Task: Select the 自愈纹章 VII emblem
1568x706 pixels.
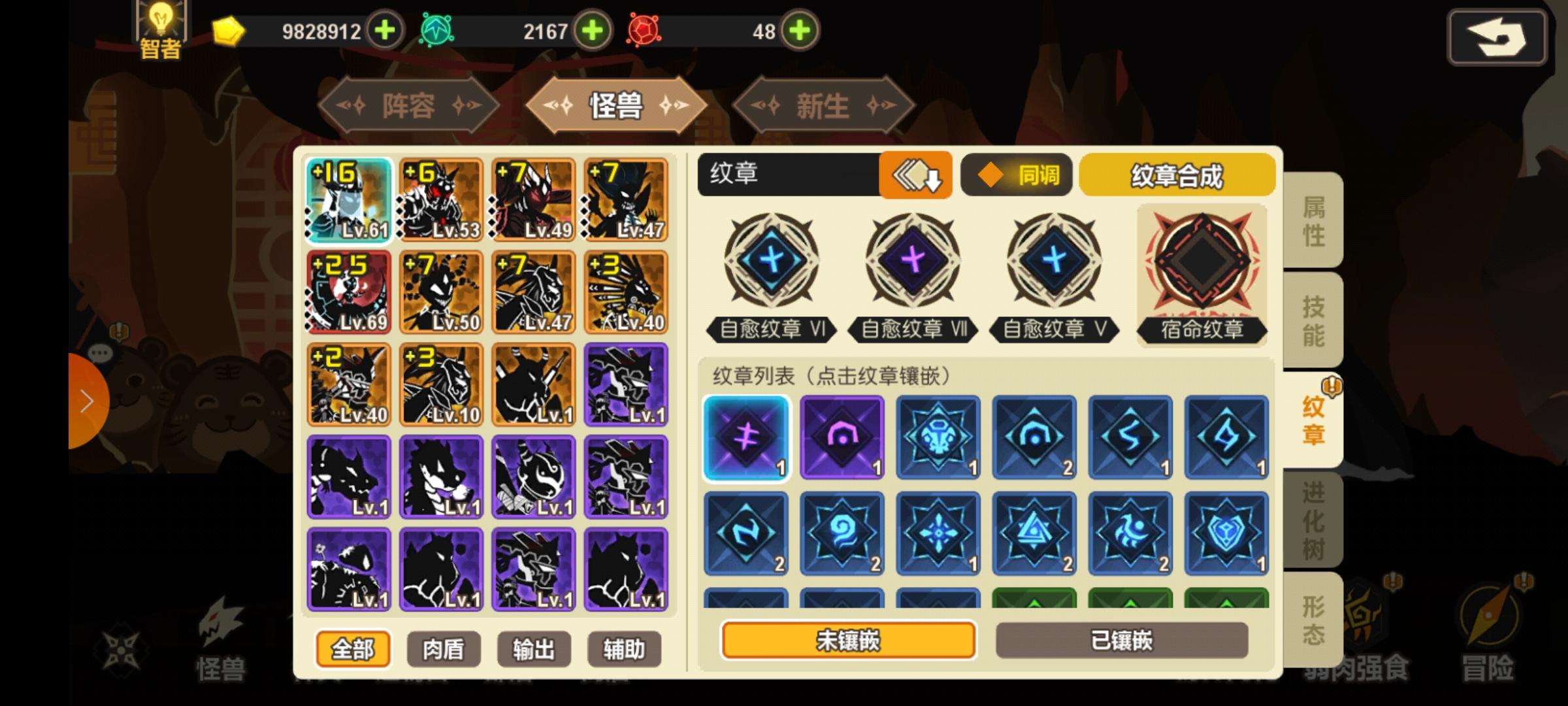Action: [x=913, y=261]
